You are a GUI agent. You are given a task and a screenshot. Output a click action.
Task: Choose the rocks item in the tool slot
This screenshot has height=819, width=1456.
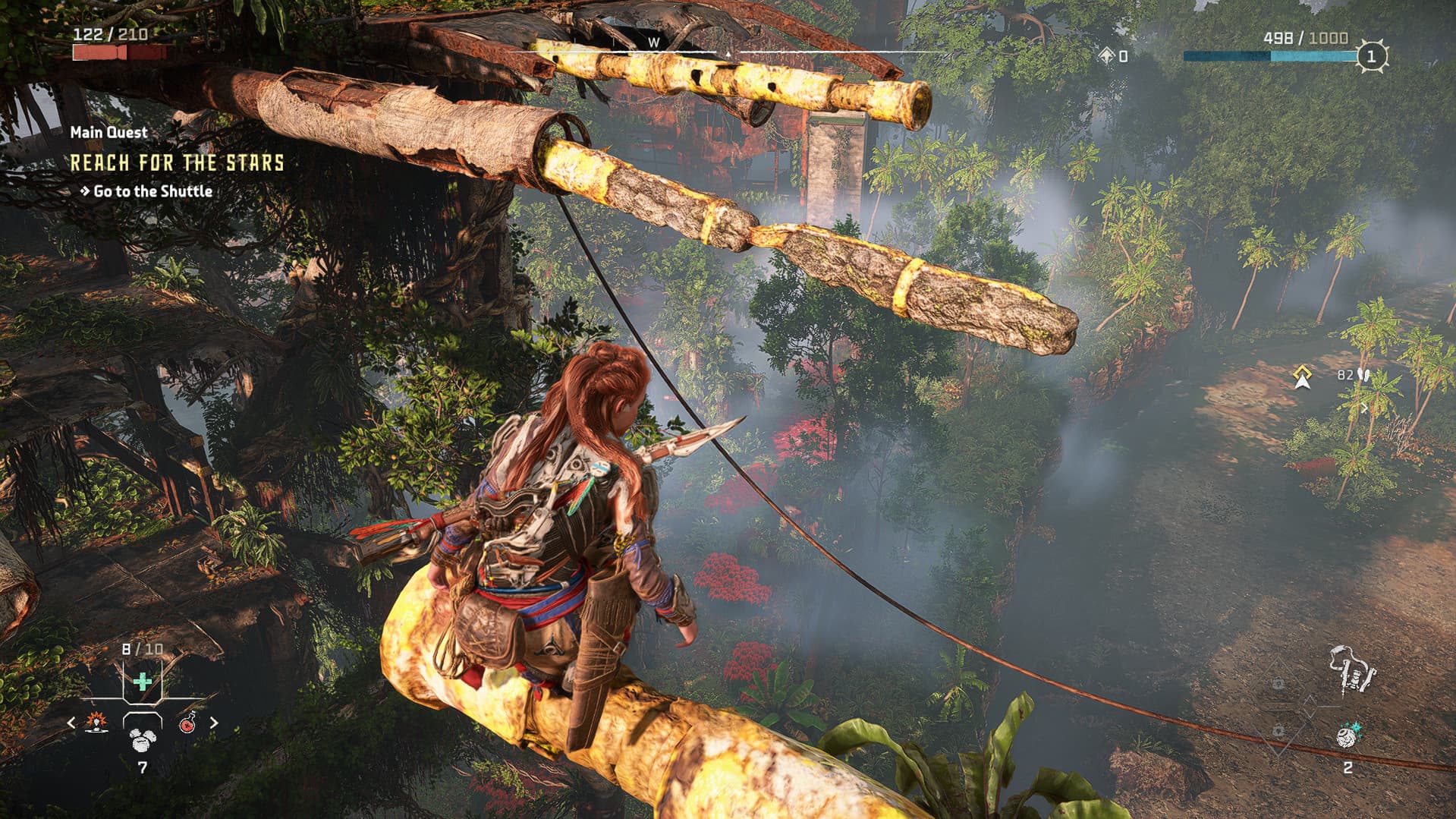coord(142,738)
